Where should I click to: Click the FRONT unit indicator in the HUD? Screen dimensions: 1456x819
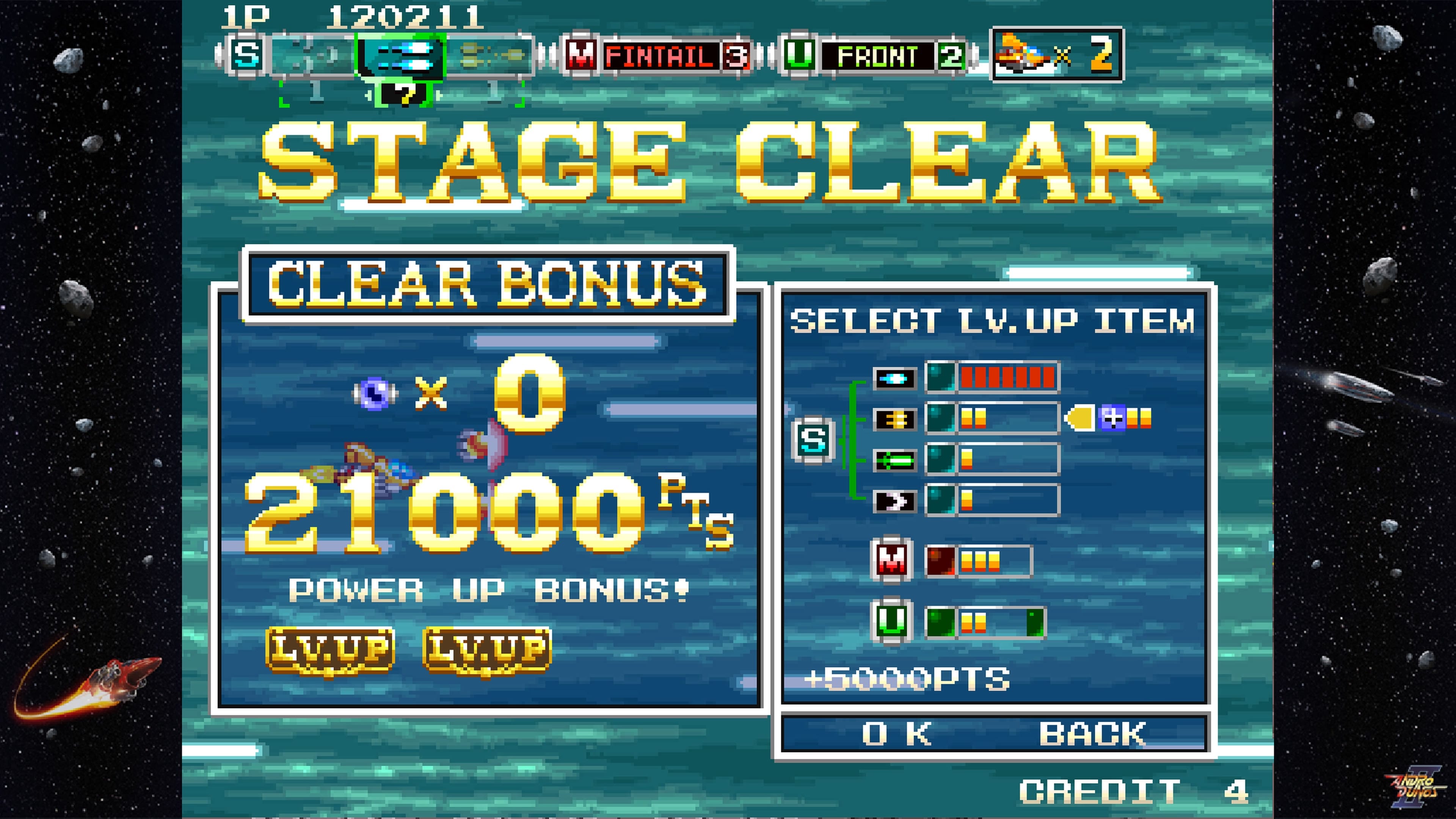[x=876, y=55]
